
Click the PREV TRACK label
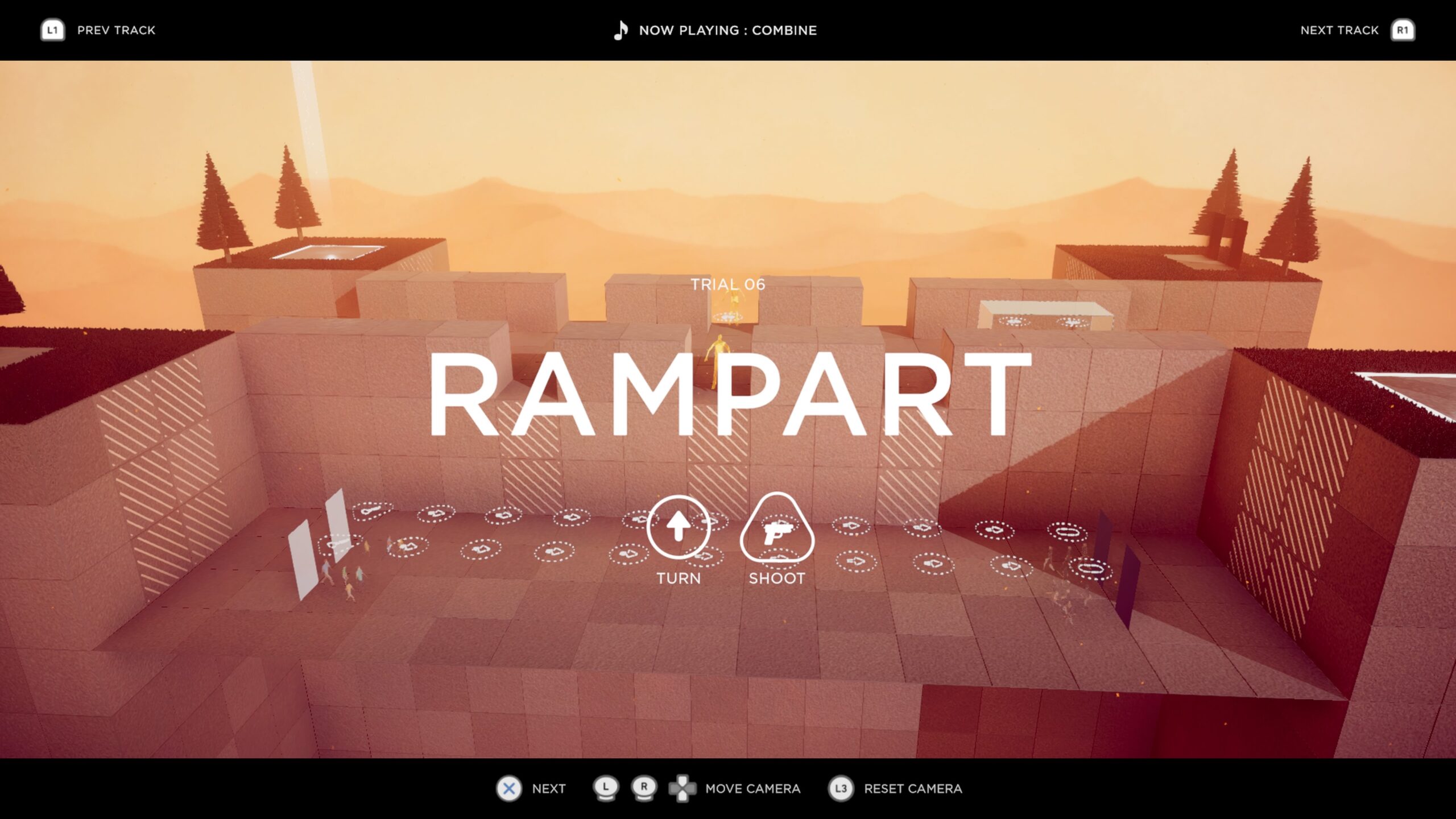(116, 30)
